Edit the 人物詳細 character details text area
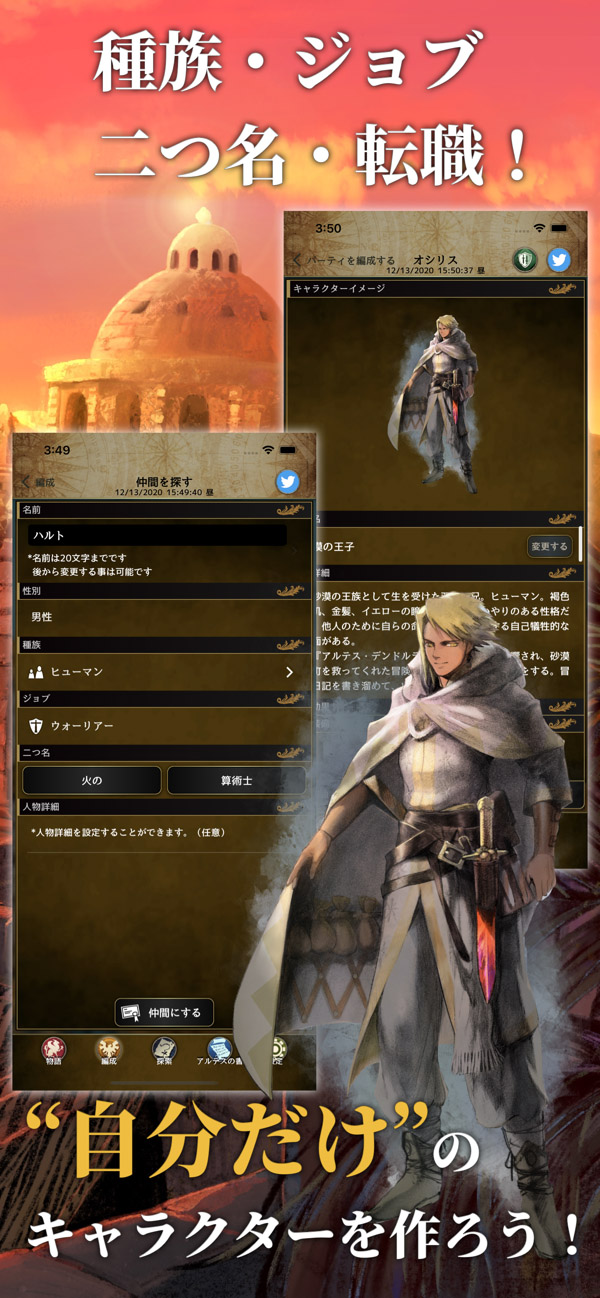Viewport: 600px width, 1298px height. click(x=163, y=832)
